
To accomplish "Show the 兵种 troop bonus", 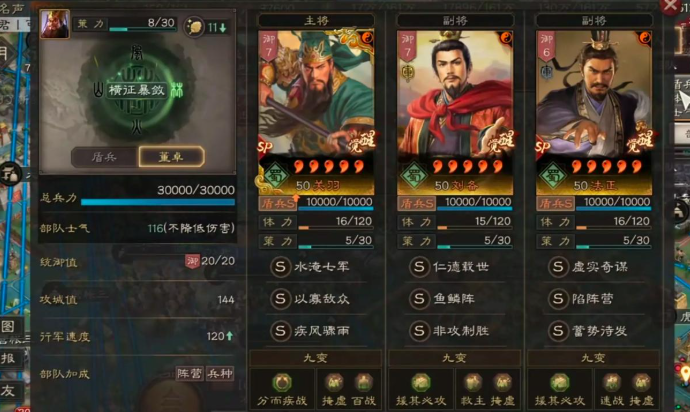I will 219,374.
